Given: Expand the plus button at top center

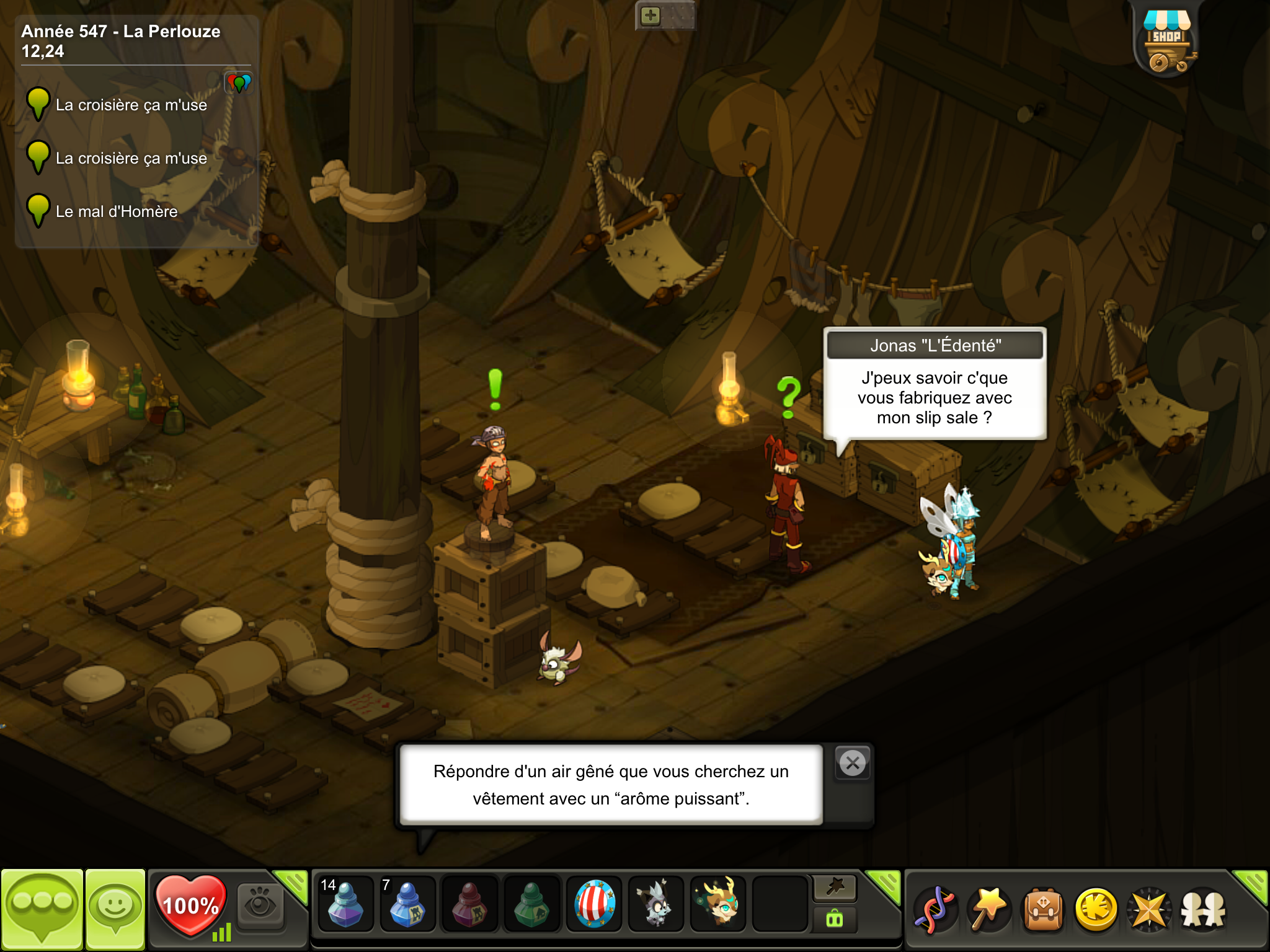Looking at the screenshot, I should (x=651, y=16).
